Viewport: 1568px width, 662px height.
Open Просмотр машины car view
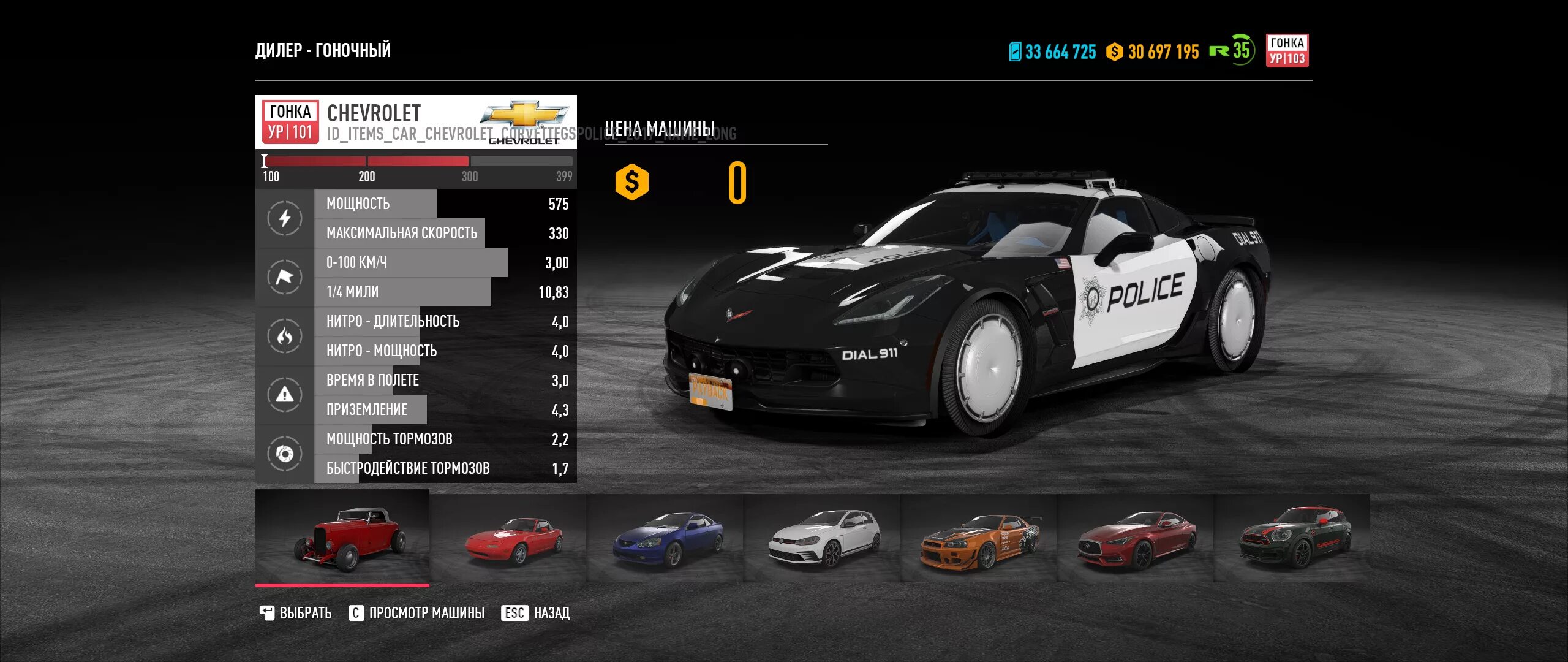point(417,613)
